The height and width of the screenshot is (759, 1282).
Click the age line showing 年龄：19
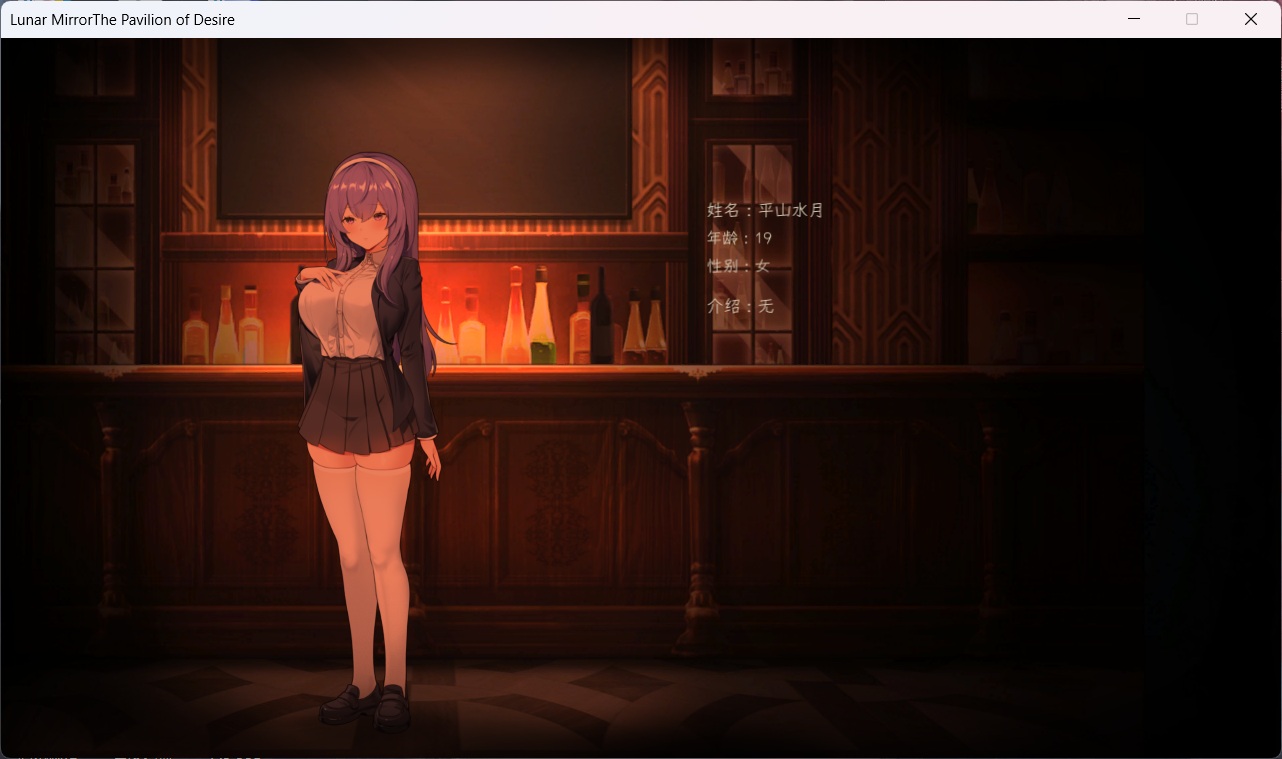point(740,239)
